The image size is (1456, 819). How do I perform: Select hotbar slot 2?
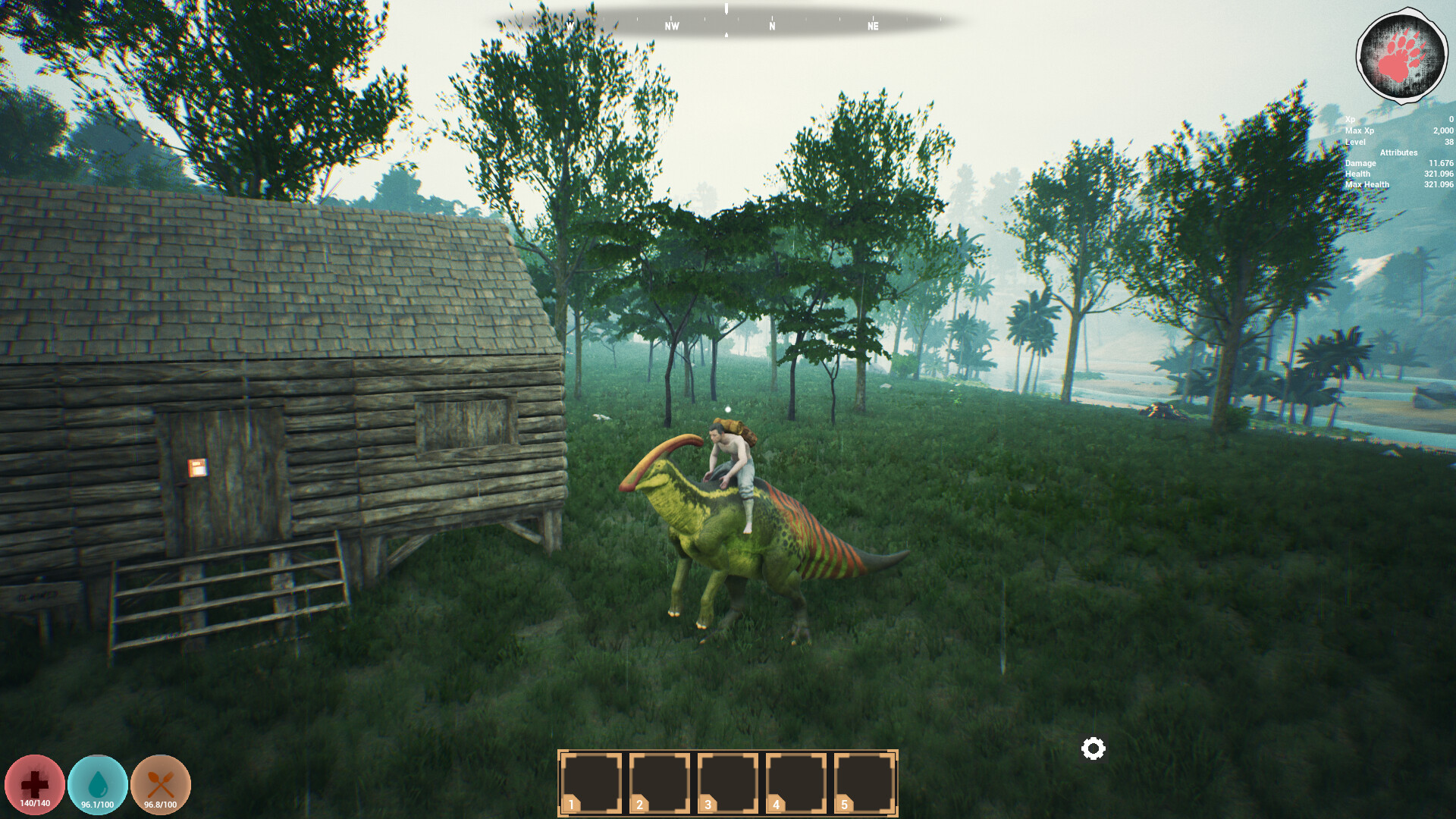658,783
